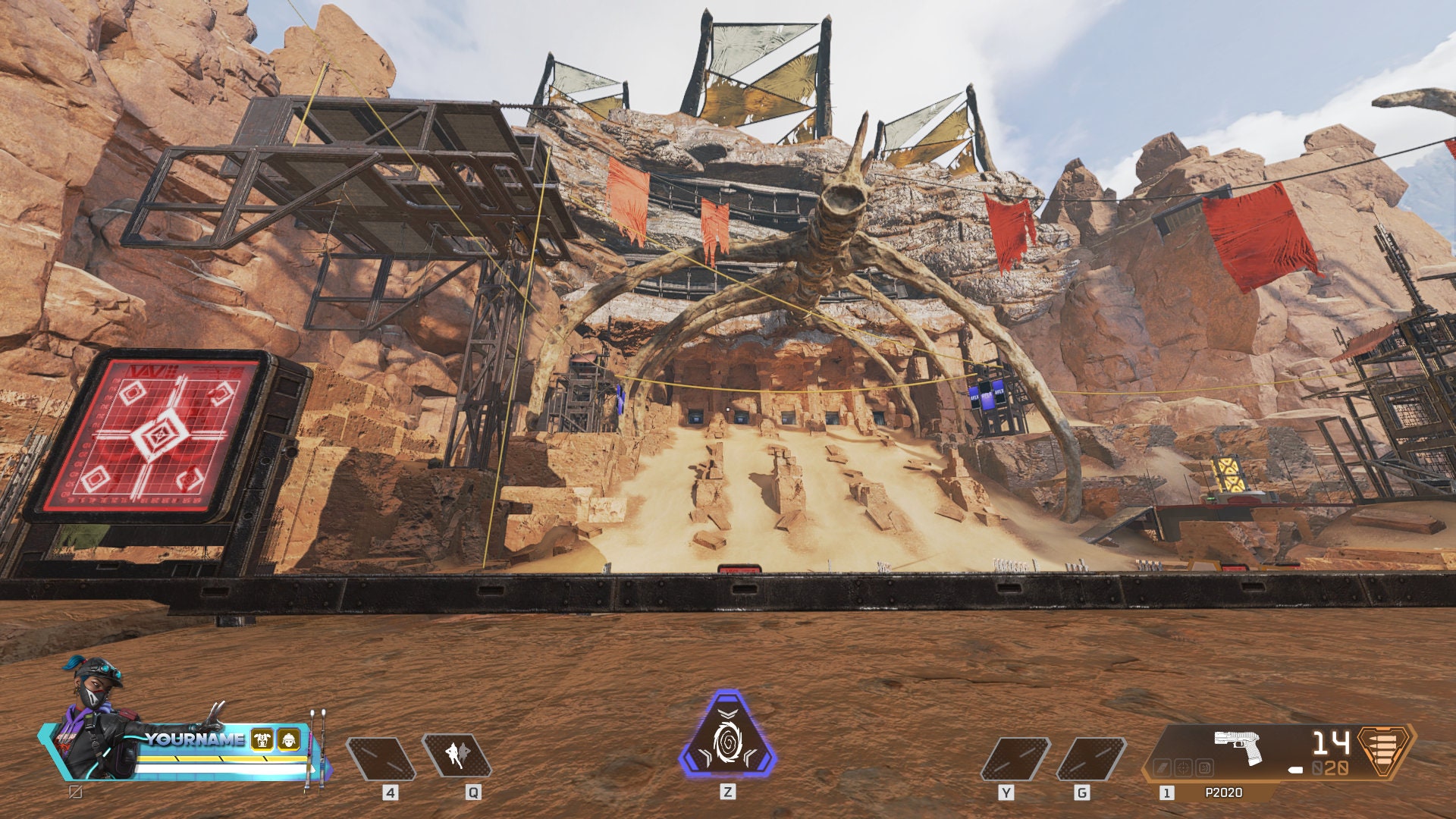This screenshot has height=819, width=1456.
Task: Click the magazine attachment slot on weapon HUD
Action: 1163,767
